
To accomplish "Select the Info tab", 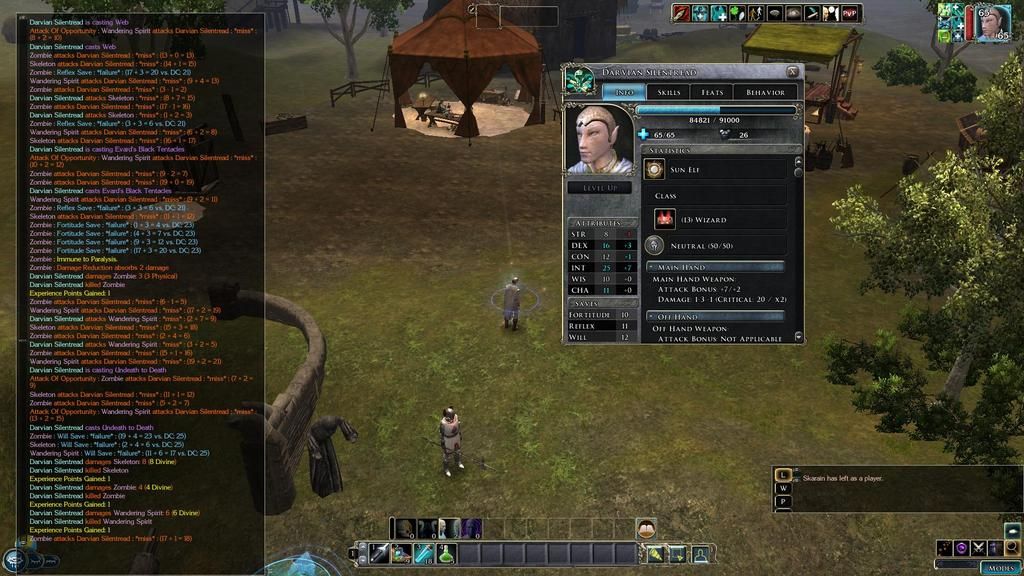I will coord(623,92).
